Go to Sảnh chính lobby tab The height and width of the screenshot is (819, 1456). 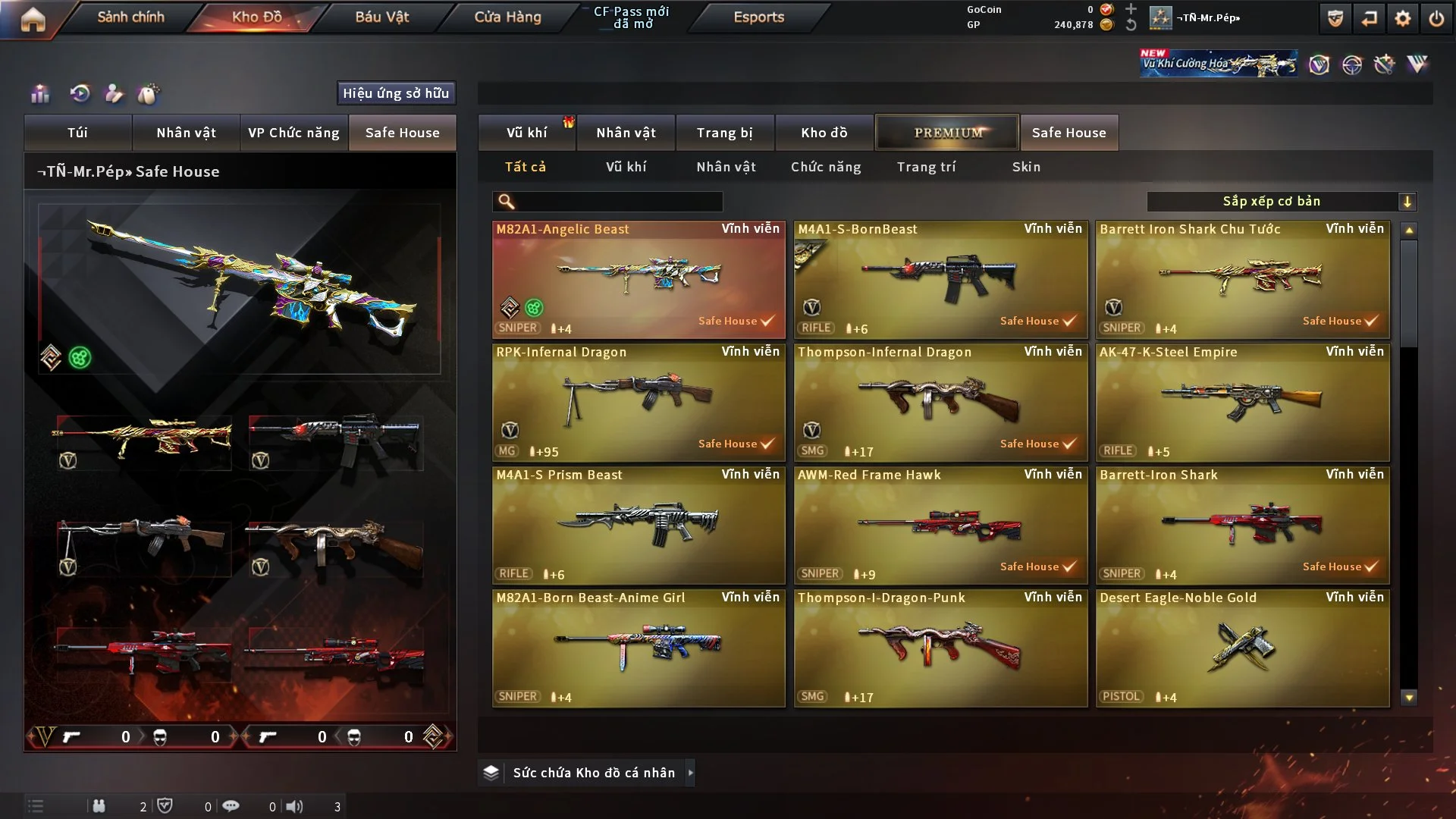130,17
